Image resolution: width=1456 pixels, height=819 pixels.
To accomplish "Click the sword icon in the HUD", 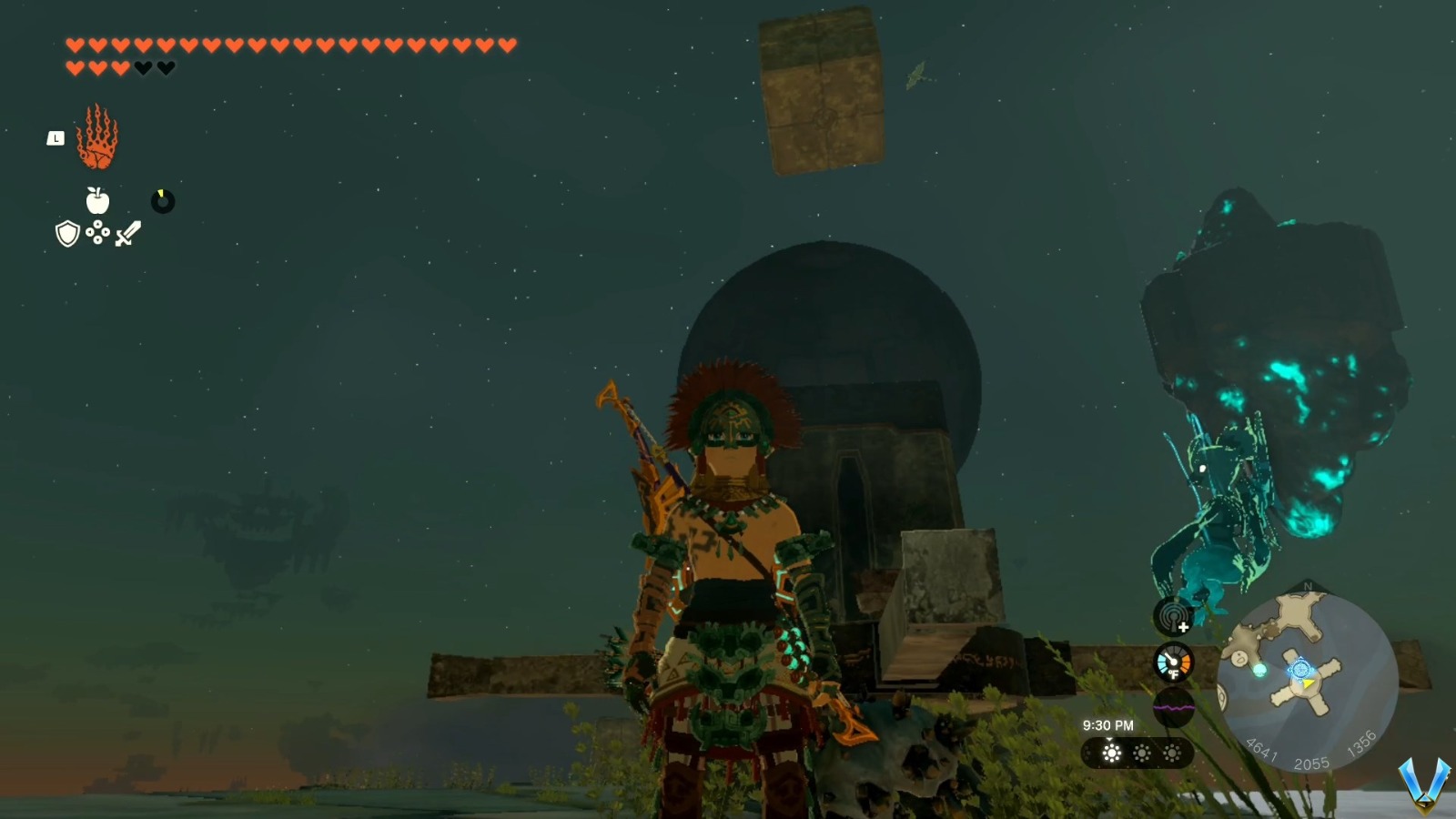I will pyautogui.click(x=126, y=235).
